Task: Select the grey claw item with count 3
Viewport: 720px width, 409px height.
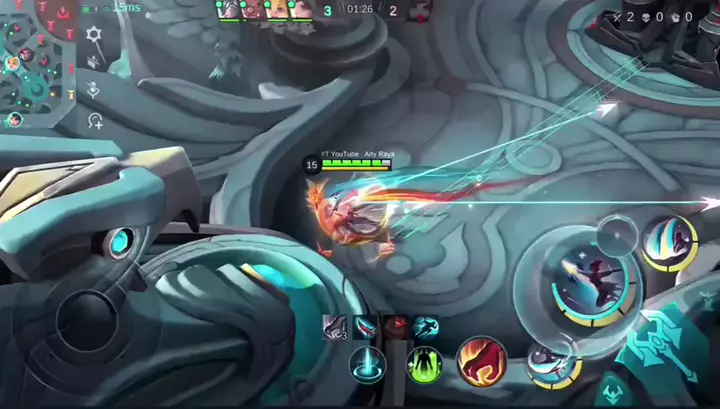Action: pos(335,326)
